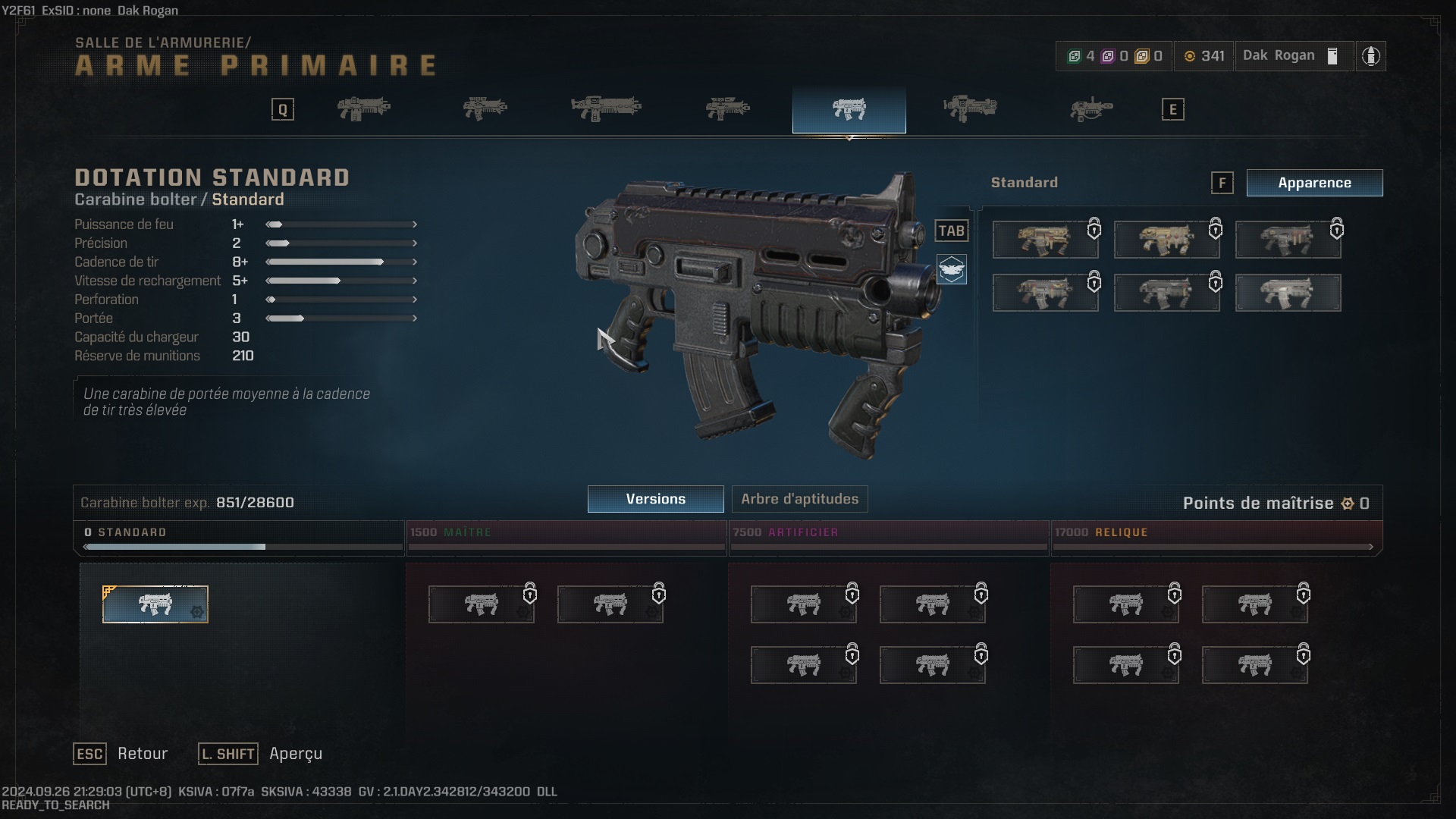The image size is (1456, 819).
Task: Click the lock on the top-left Standard appearance skin
Action: pos(1094,228)
